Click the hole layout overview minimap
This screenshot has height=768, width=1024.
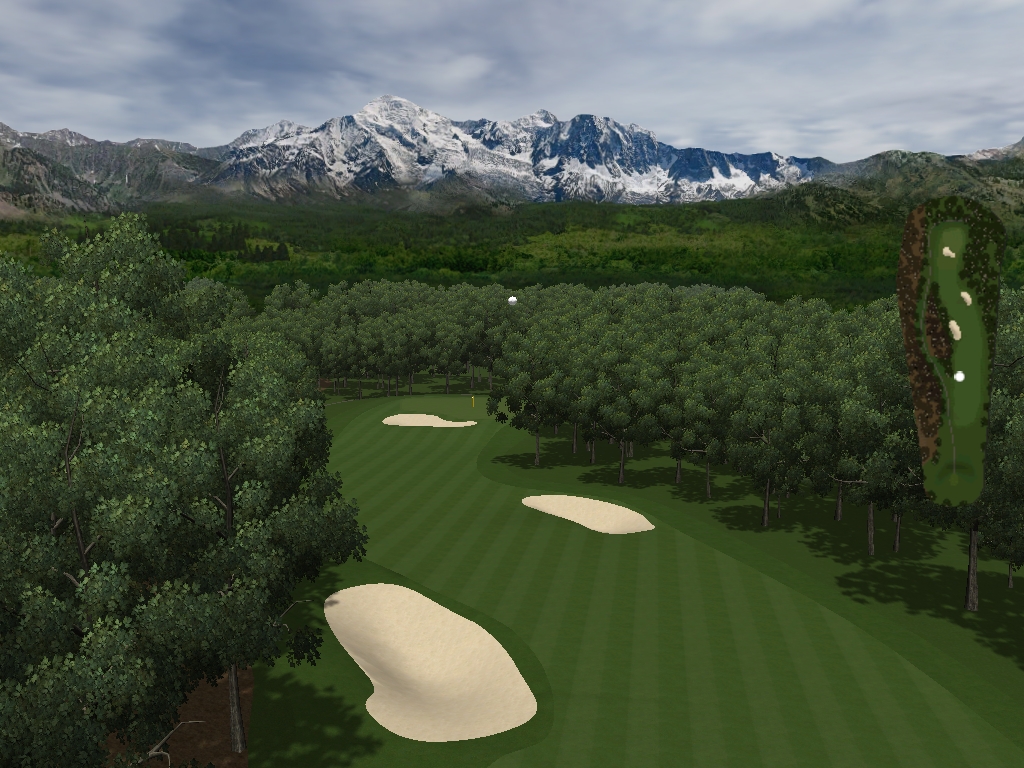coord(951,350)
